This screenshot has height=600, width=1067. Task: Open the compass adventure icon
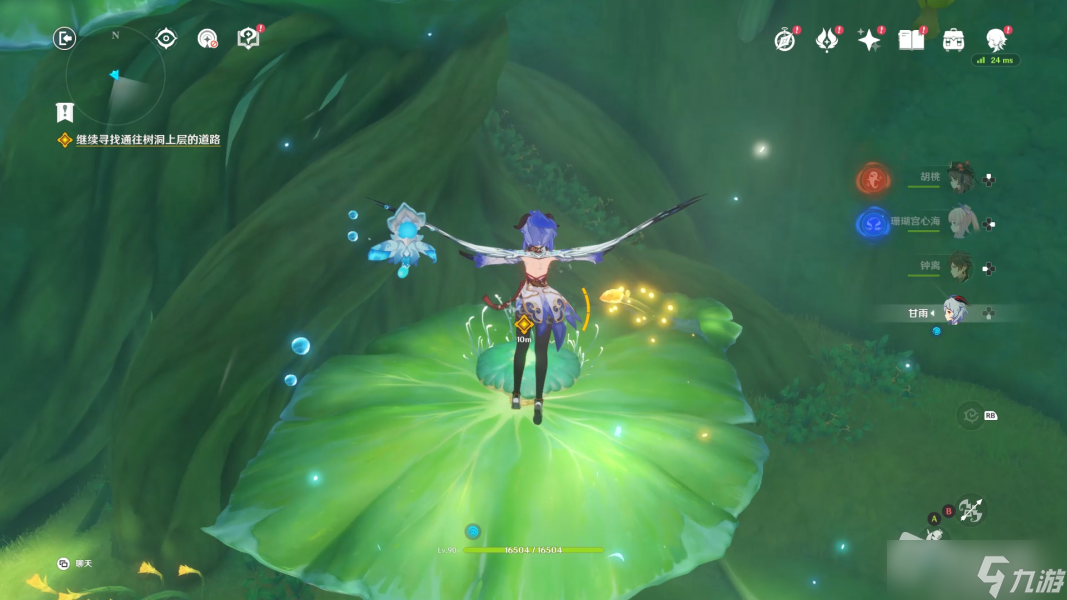[x=785, y=40]
